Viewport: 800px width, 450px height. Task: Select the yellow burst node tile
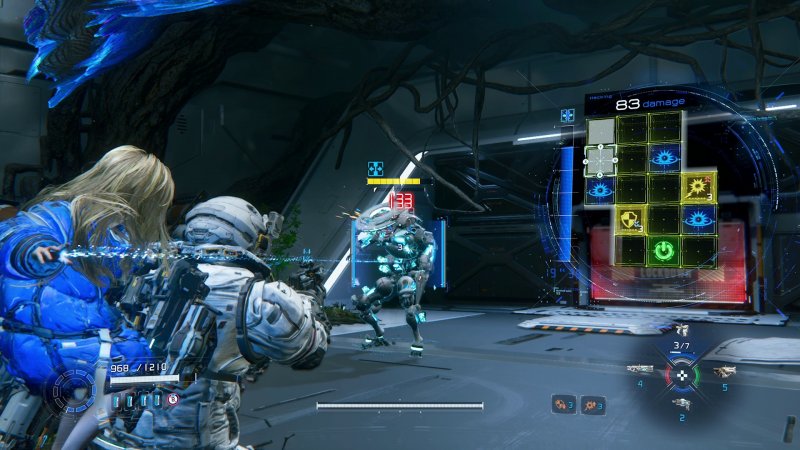coord(698,187)
